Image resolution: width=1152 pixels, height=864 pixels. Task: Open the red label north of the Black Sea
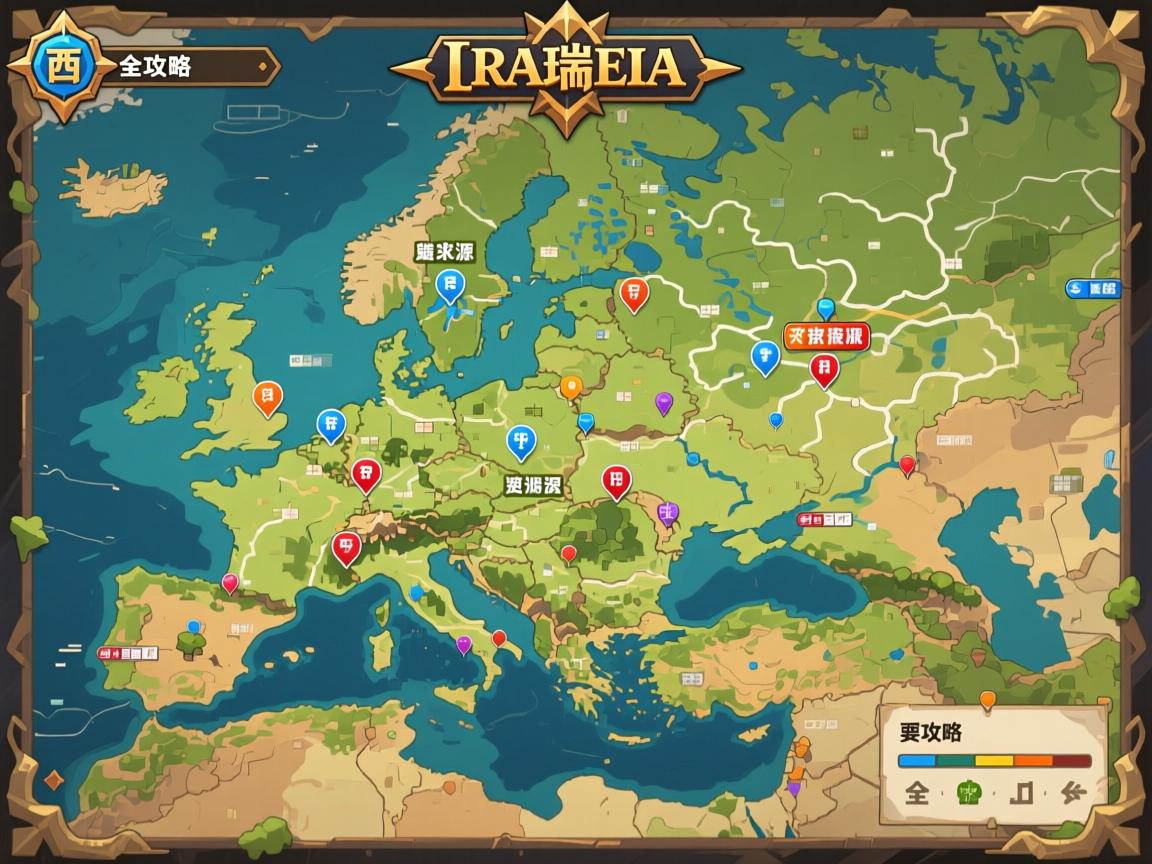coord(825,520)
